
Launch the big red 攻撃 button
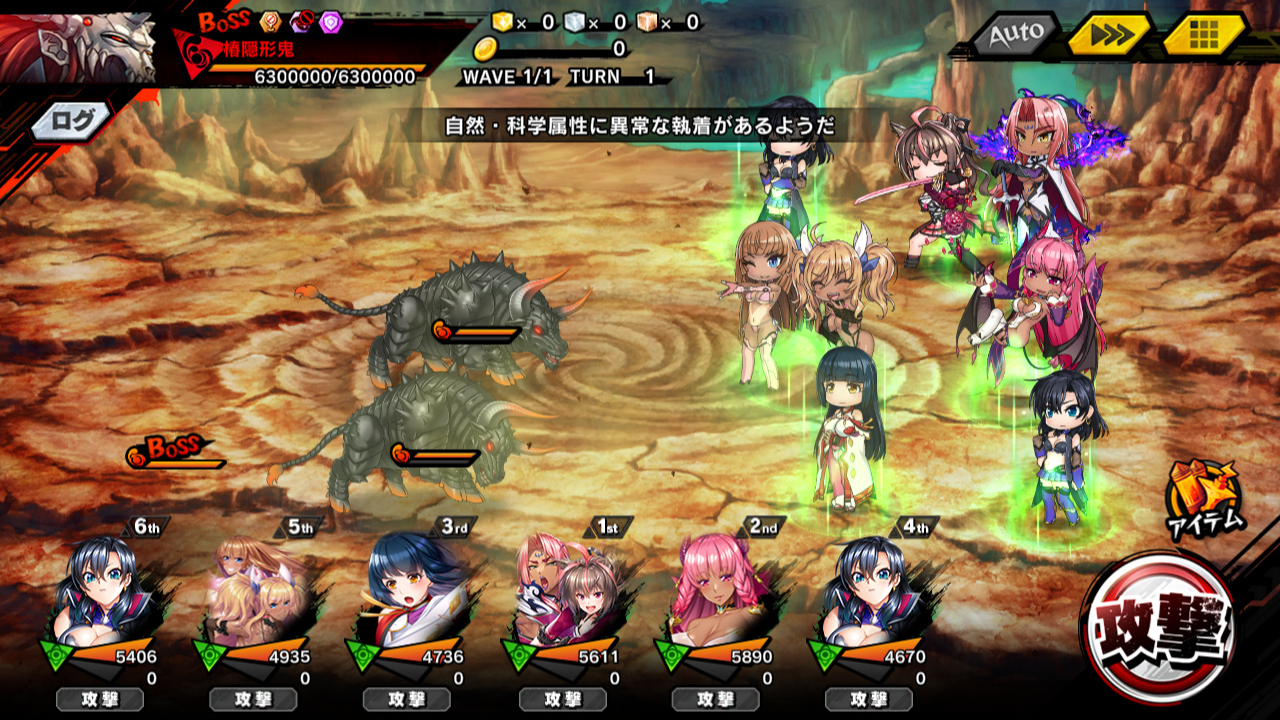coord(1158,628)
